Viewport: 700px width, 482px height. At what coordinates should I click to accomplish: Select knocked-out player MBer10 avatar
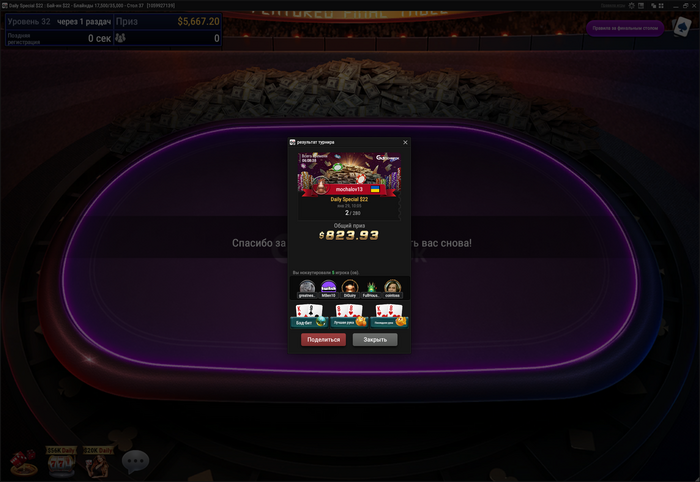pyautogui.click(x=328, y=288)
